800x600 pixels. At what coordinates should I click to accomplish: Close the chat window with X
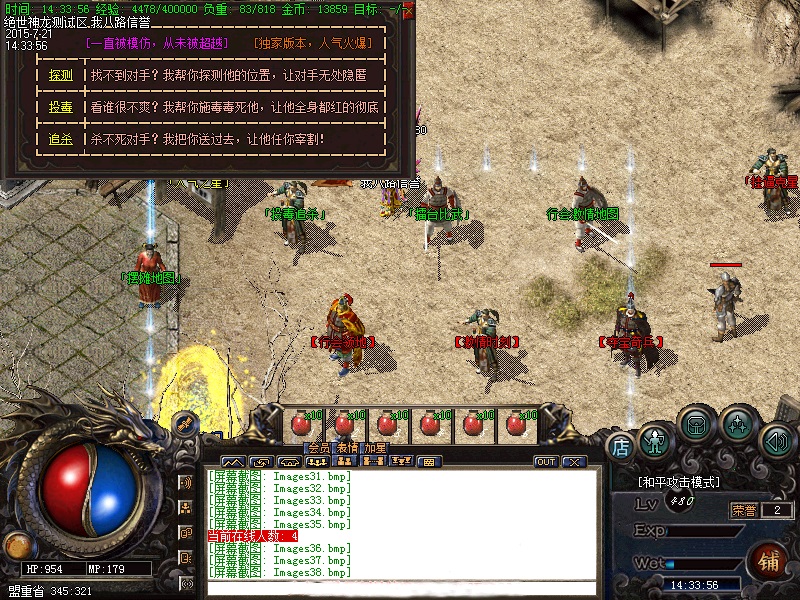573,462
